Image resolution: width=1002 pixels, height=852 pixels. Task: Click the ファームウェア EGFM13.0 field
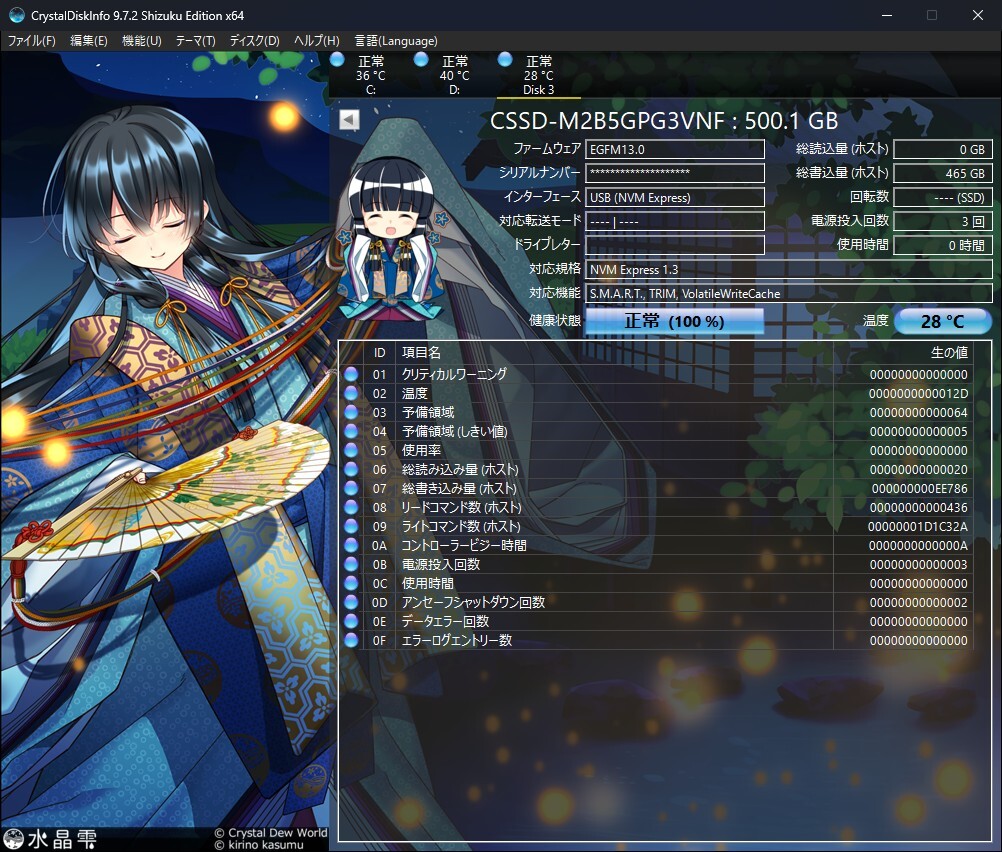[675, 149]
